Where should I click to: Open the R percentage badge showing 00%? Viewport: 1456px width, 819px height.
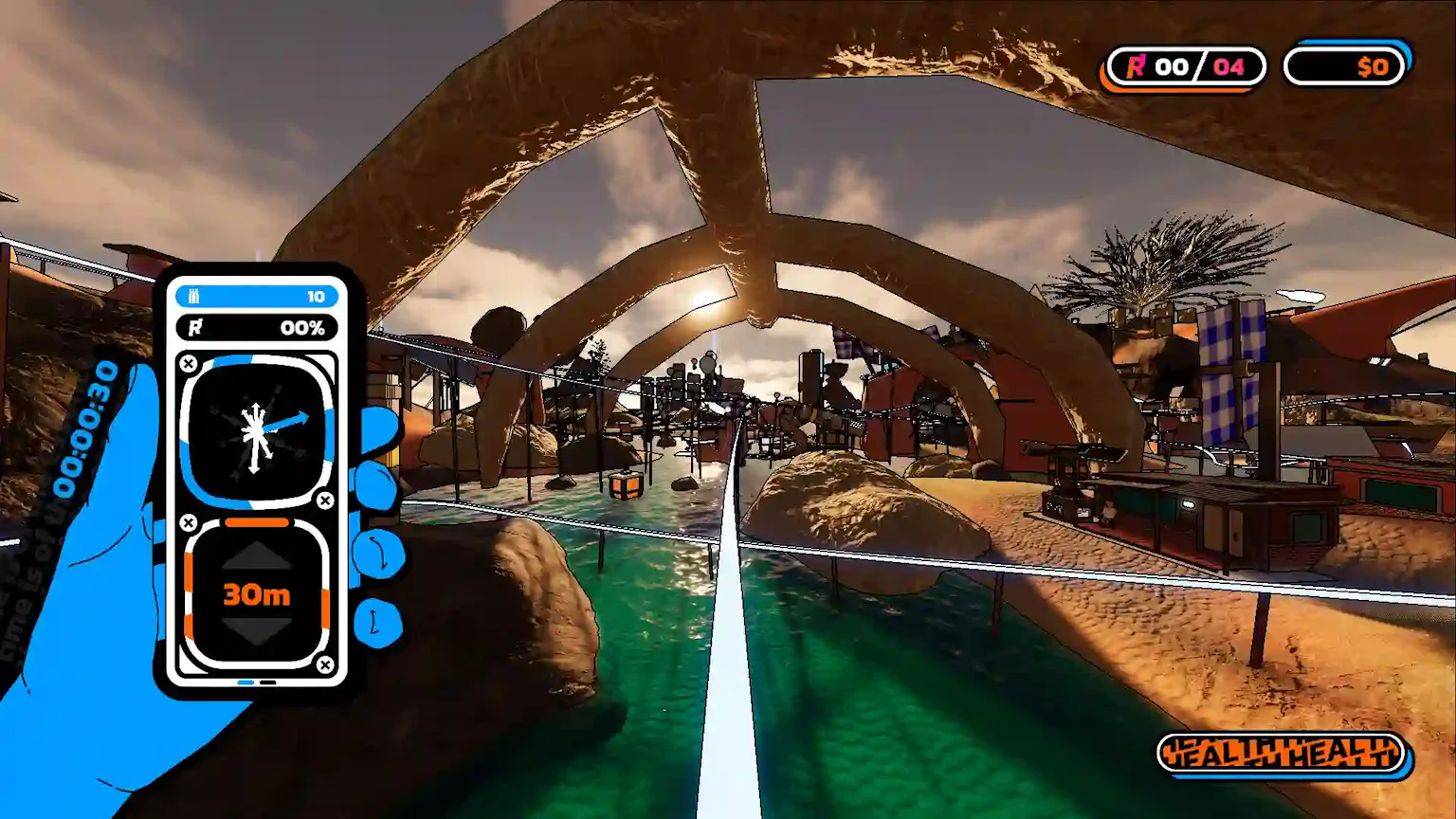tap(256, 328)
